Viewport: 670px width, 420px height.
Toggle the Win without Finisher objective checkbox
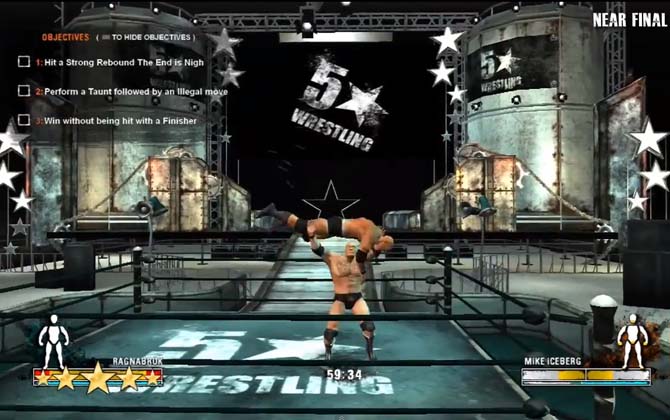point(24,121)
